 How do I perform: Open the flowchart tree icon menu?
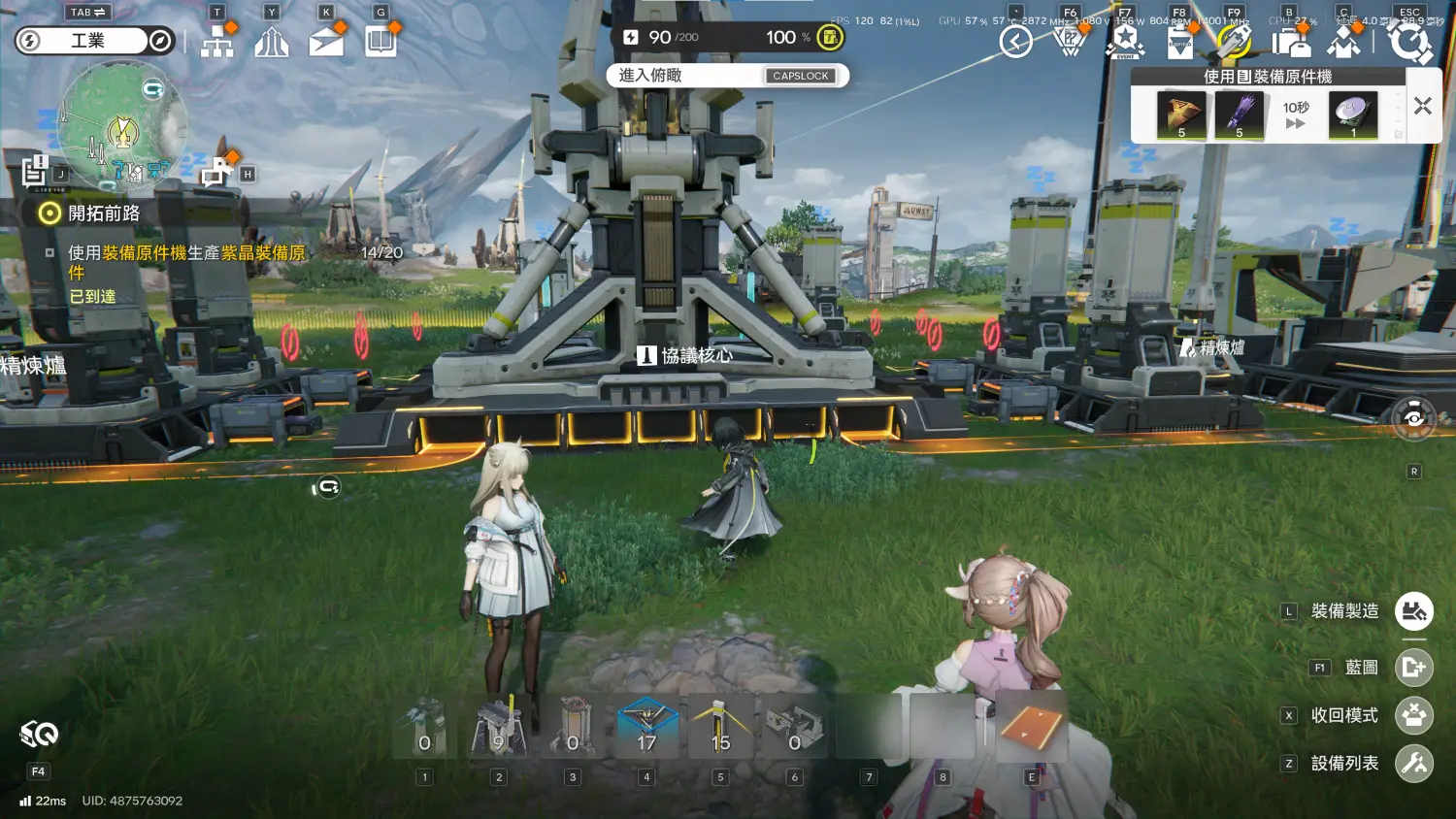click(x=217, y=41)
